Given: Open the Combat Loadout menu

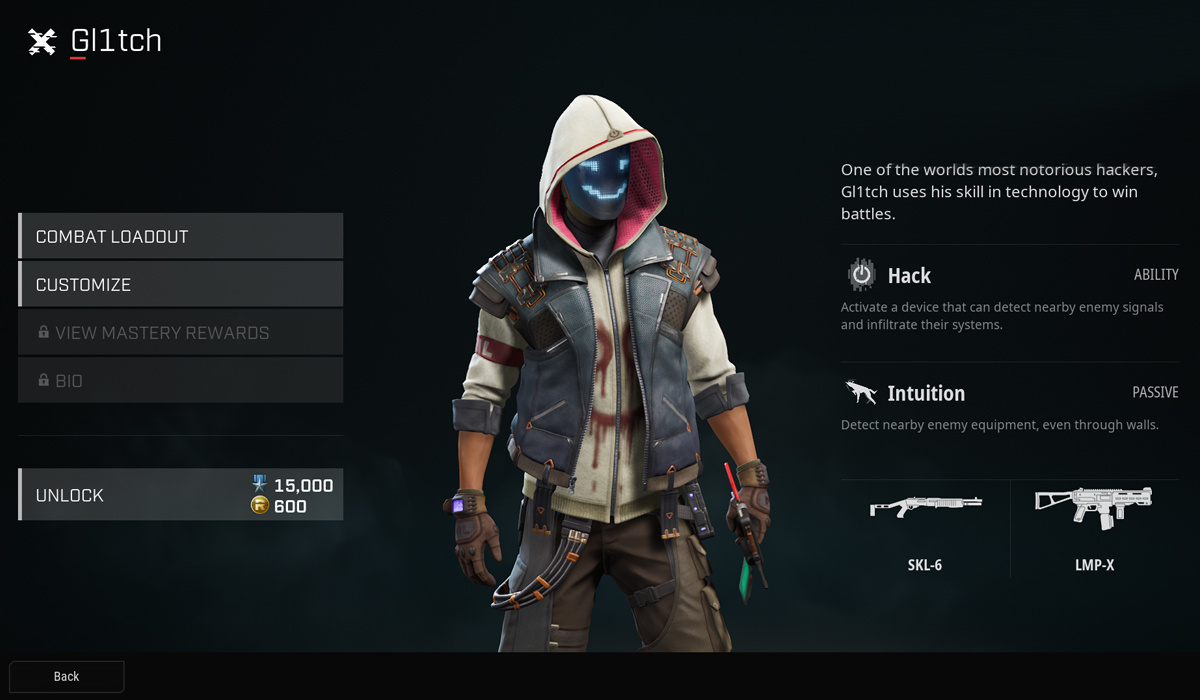Looking at the screenshot, I should [180, 236].
